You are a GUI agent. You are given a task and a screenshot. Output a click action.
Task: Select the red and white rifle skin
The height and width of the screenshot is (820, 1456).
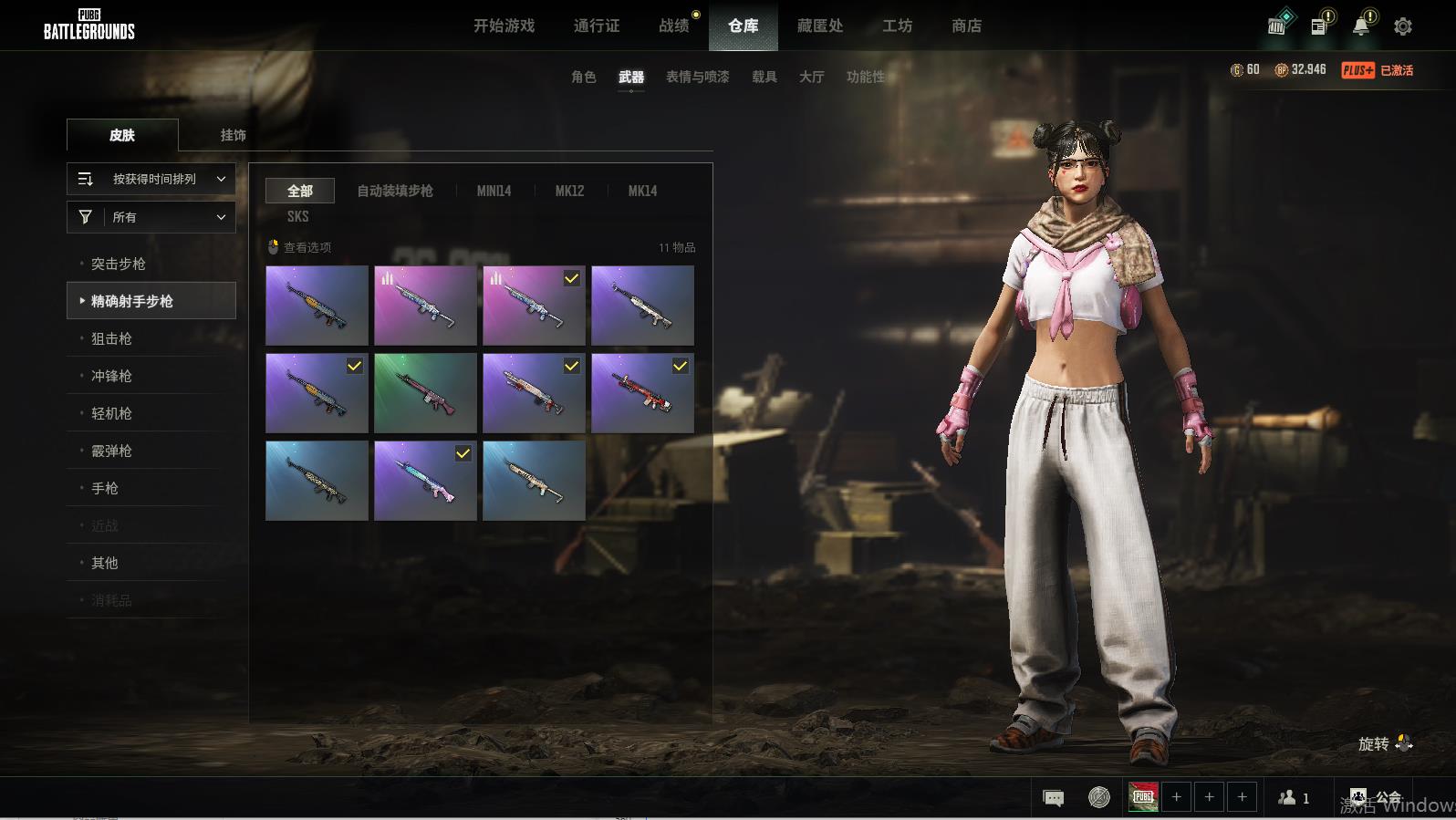(x=642, y=393)
